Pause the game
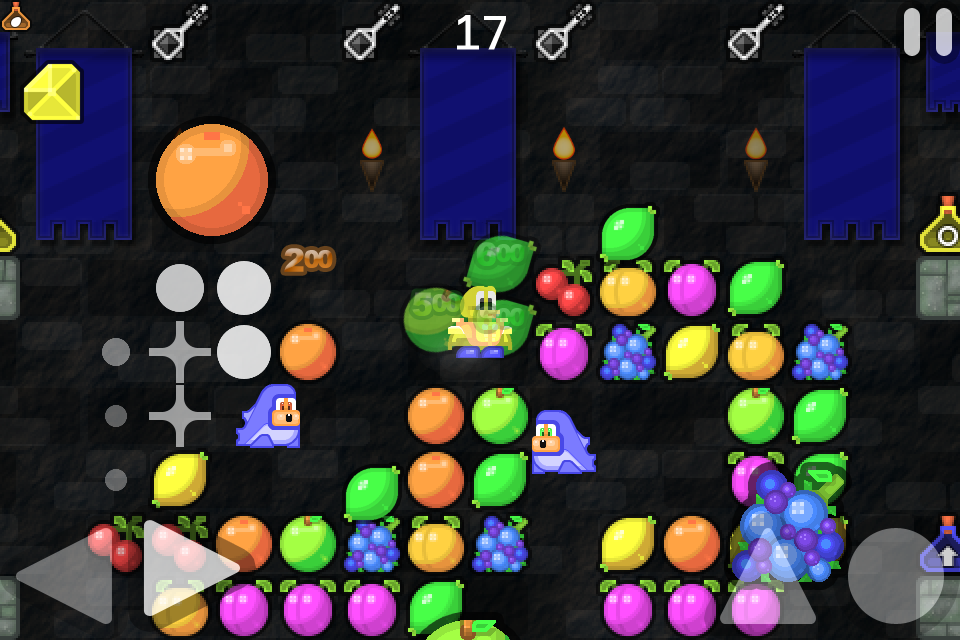The height and width of the screenshot is (640, 960). click(x=927, y=32)
